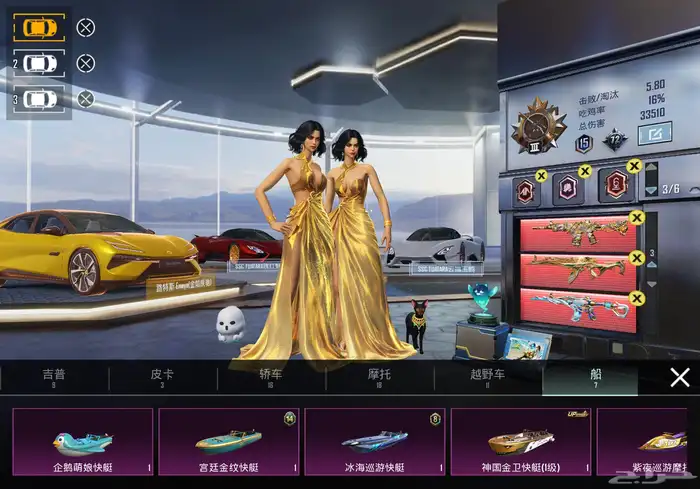Clear the vehicle from parking slot 2
Image resolution: width=700 pixels, height=489 pixels.
[86, 63]
